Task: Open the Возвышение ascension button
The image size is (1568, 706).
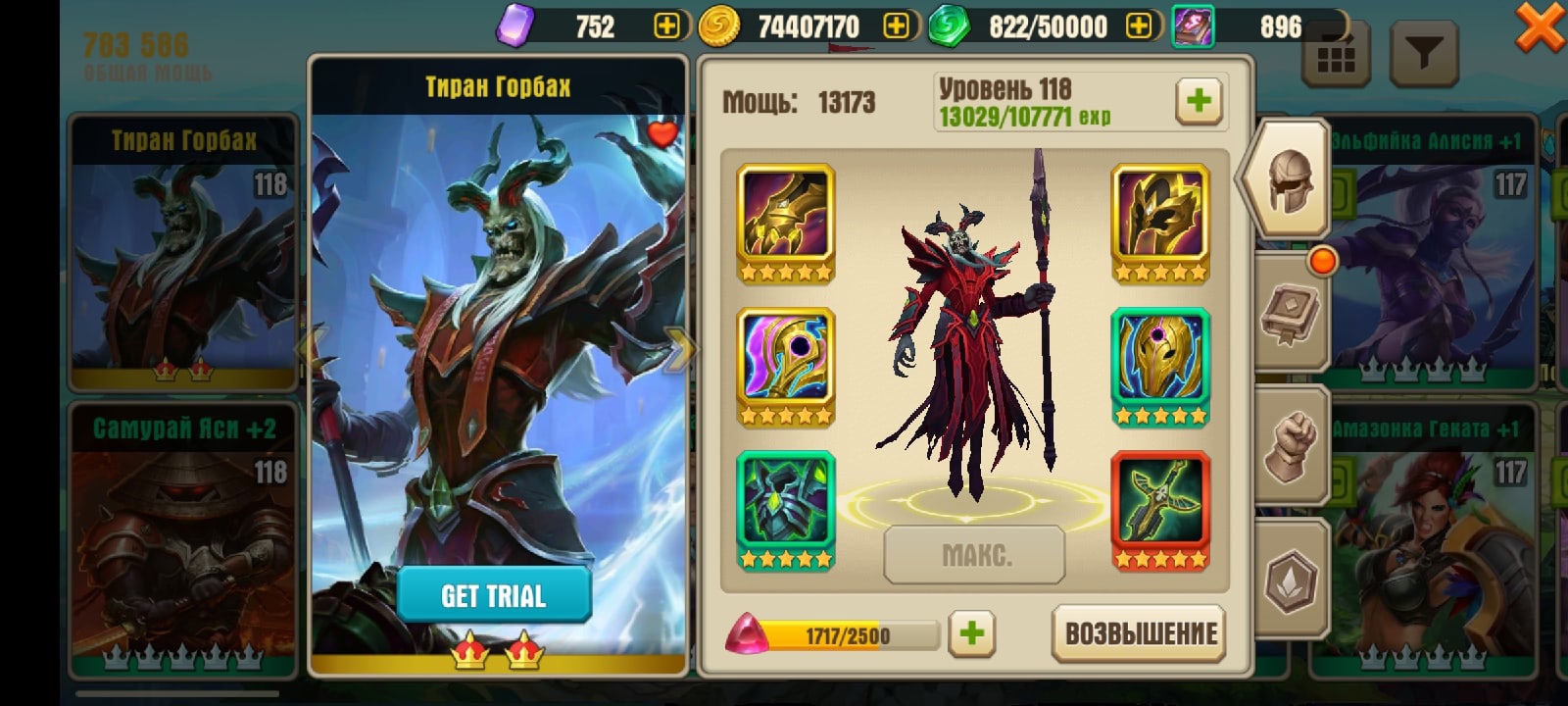Action: 1140,633
